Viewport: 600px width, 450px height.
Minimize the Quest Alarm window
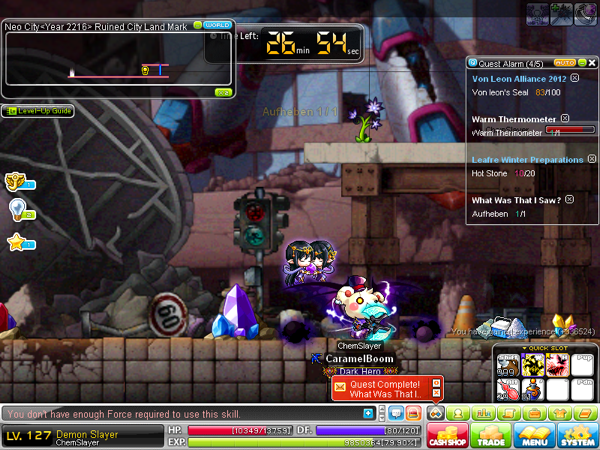(580, 63)
